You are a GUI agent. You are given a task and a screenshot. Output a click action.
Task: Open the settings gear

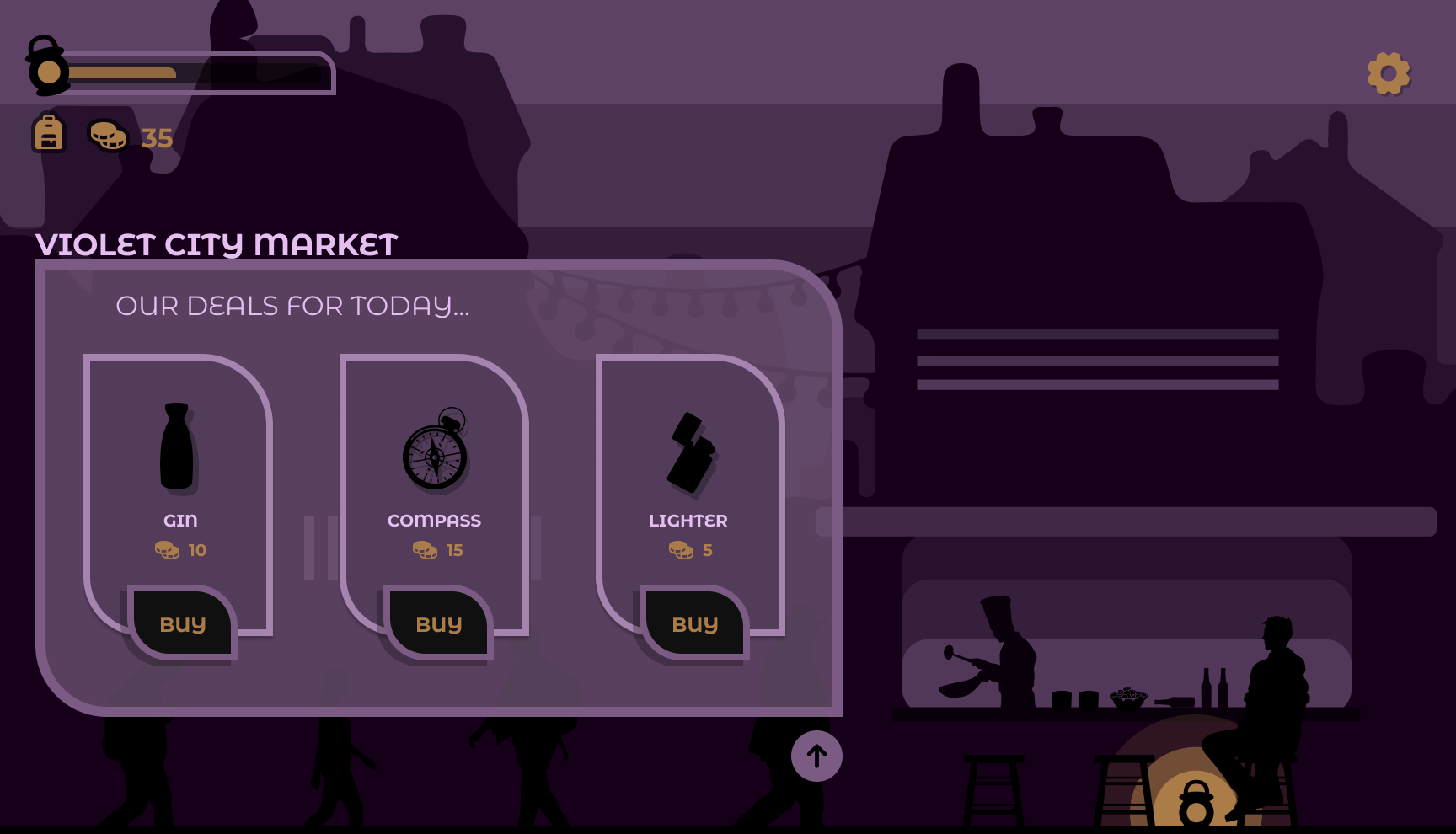(1388, 74)
